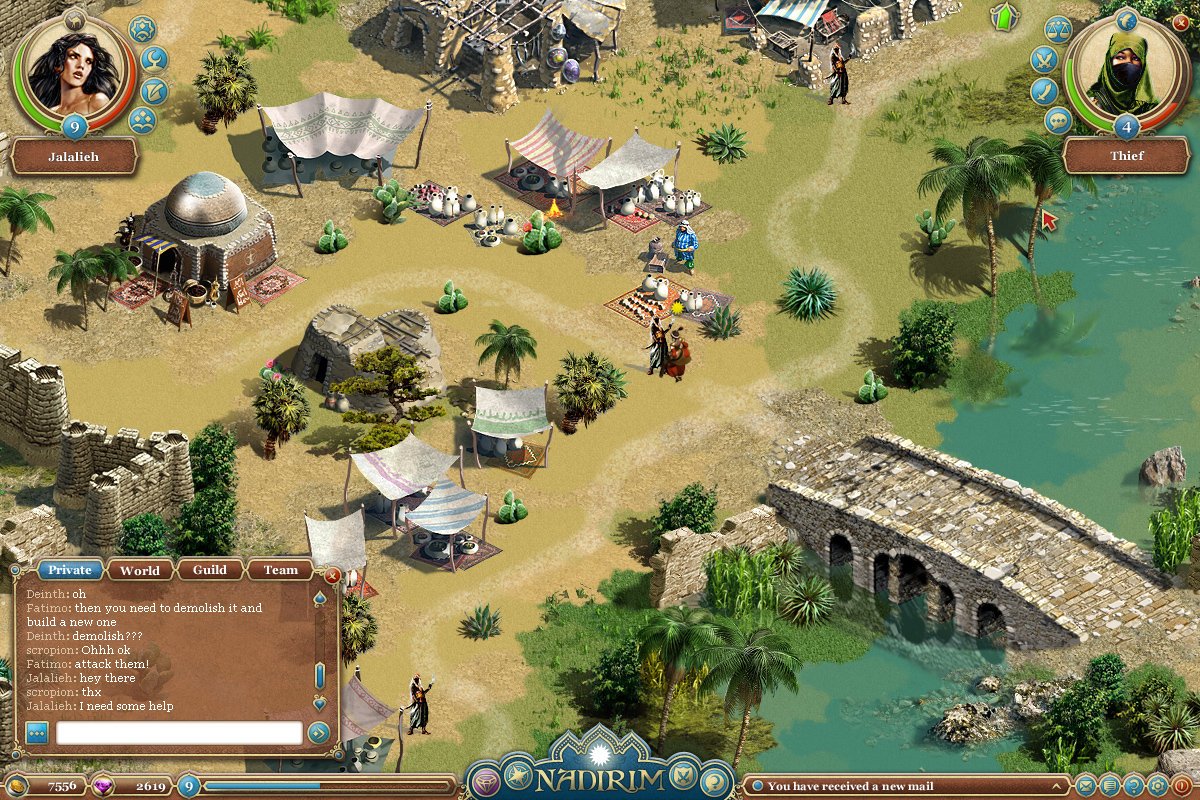Attack the Thief with crossed swords icon

point(1044,60)
